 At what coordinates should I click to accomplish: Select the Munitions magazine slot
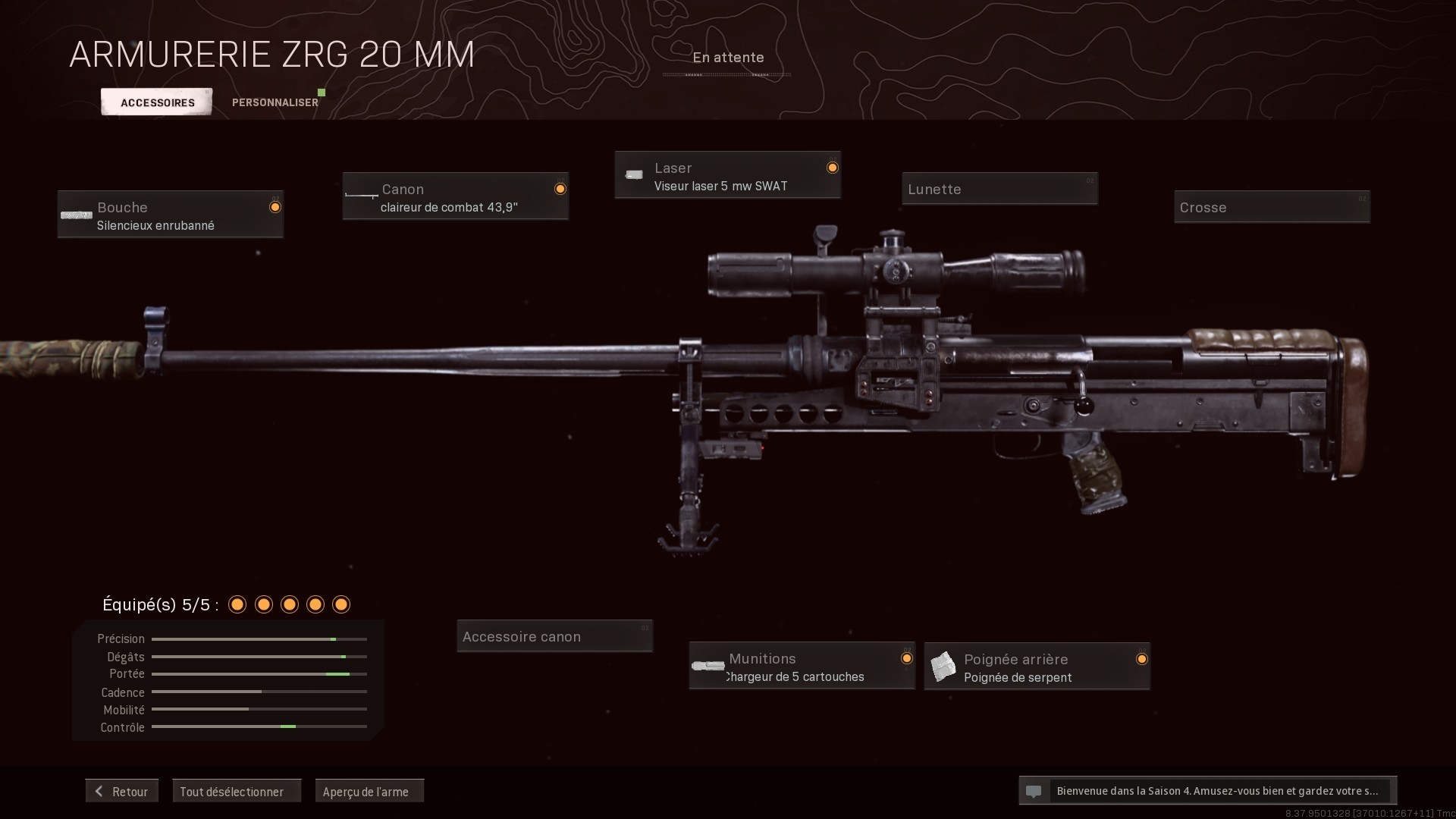click(802, 667)
